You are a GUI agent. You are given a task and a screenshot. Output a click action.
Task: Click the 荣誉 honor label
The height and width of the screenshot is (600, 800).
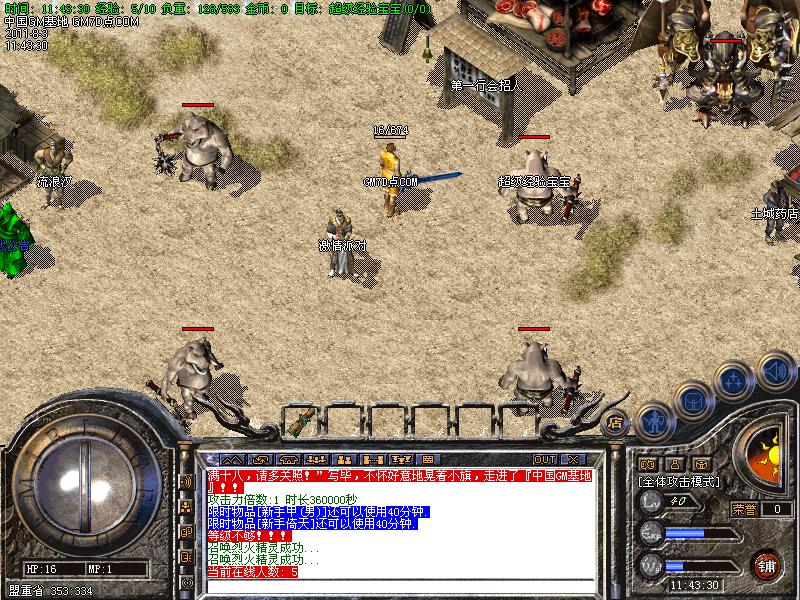pos(743,509)
